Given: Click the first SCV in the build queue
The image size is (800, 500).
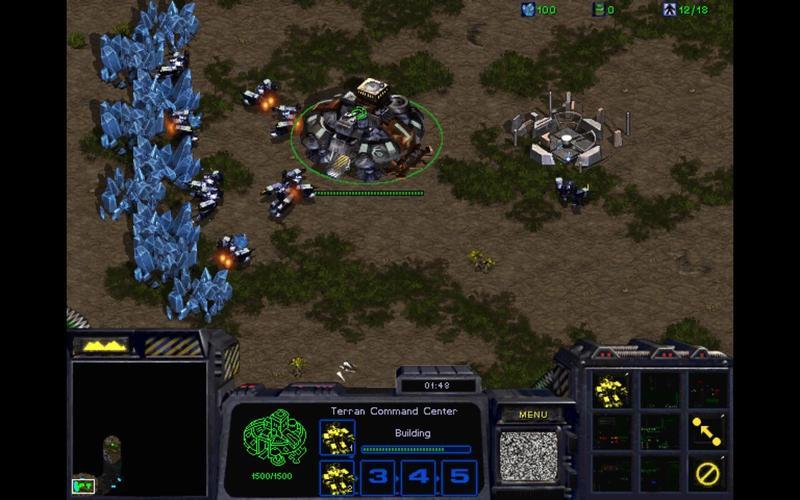Looking at the screenshot, I should pos(338,437).
